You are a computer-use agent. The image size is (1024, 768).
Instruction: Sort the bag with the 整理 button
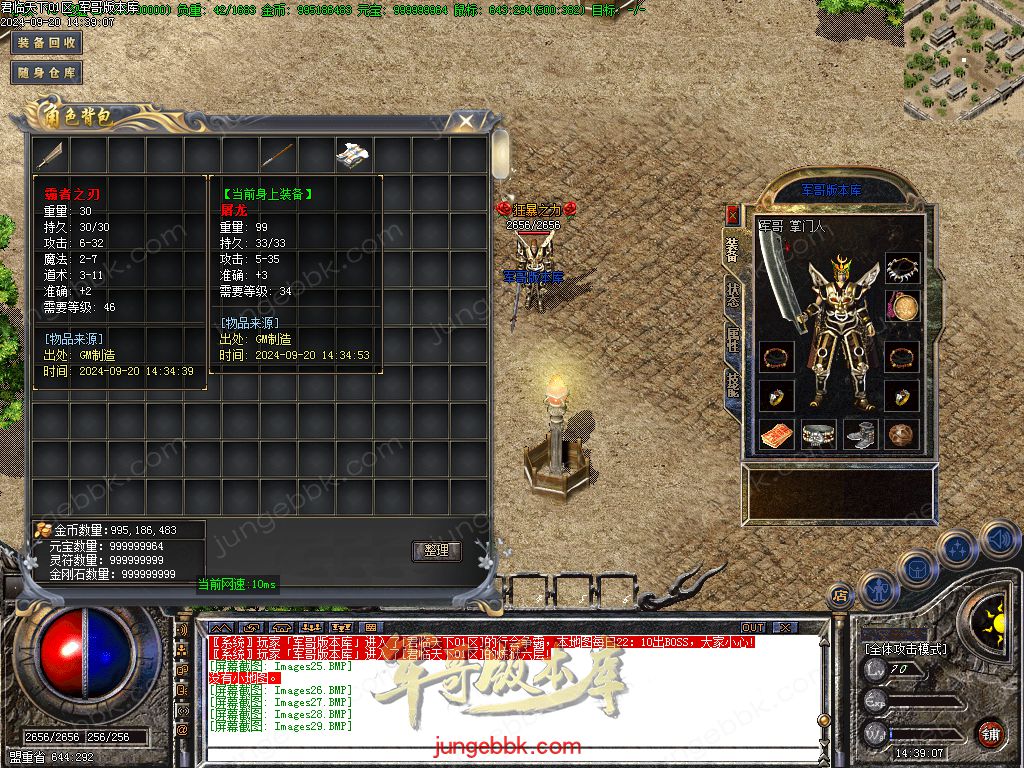[436, 551]
